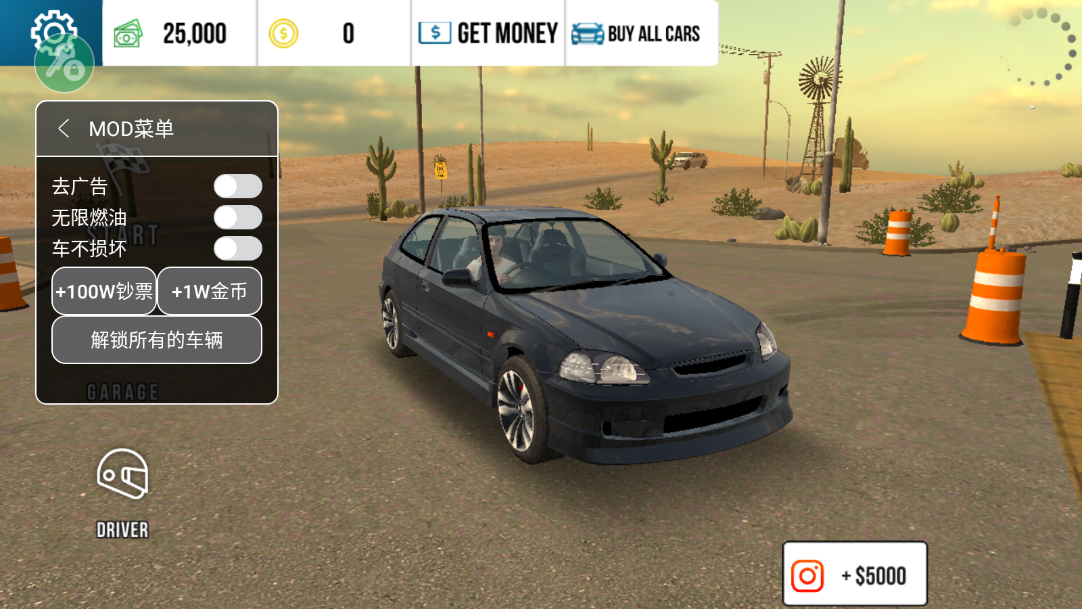
Task: Click the +100W钞票 button
Action: click(x=104, y=291)
